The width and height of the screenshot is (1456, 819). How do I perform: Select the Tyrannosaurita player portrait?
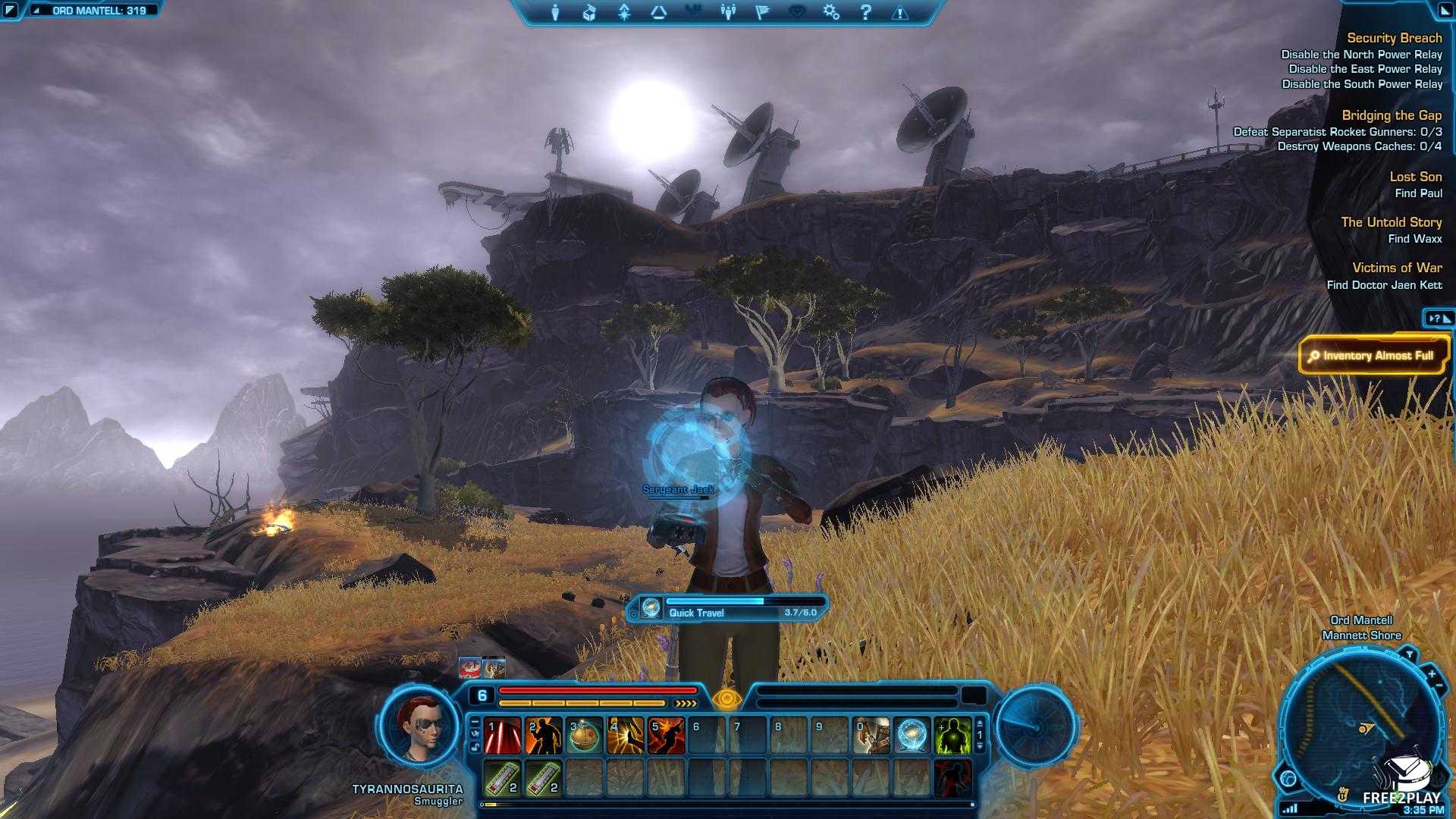tap(419, 727)
